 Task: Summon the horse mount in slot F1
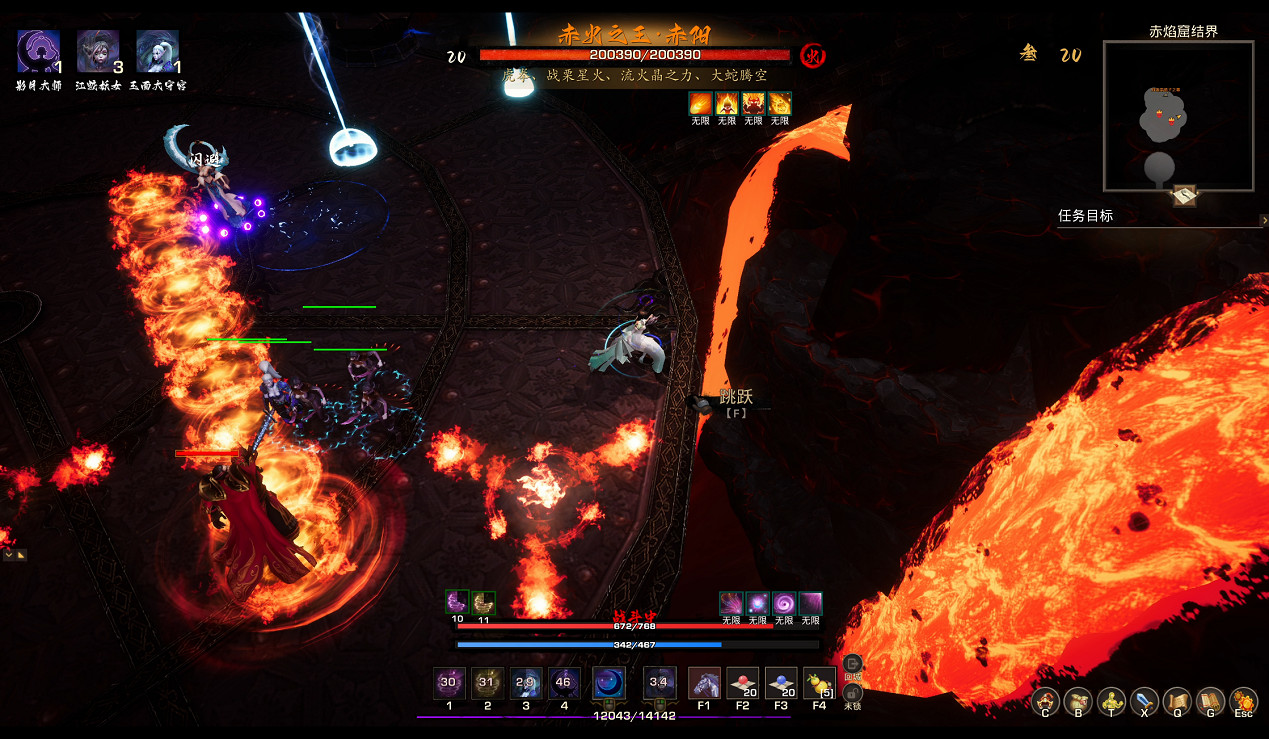(x=704, y=683)
